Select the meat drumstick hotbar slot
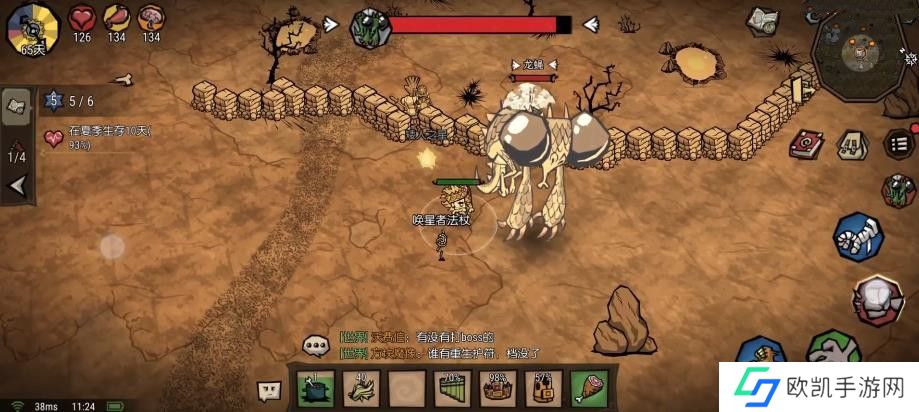The height and width of the screenshot is (412, 919). [589, 388]
